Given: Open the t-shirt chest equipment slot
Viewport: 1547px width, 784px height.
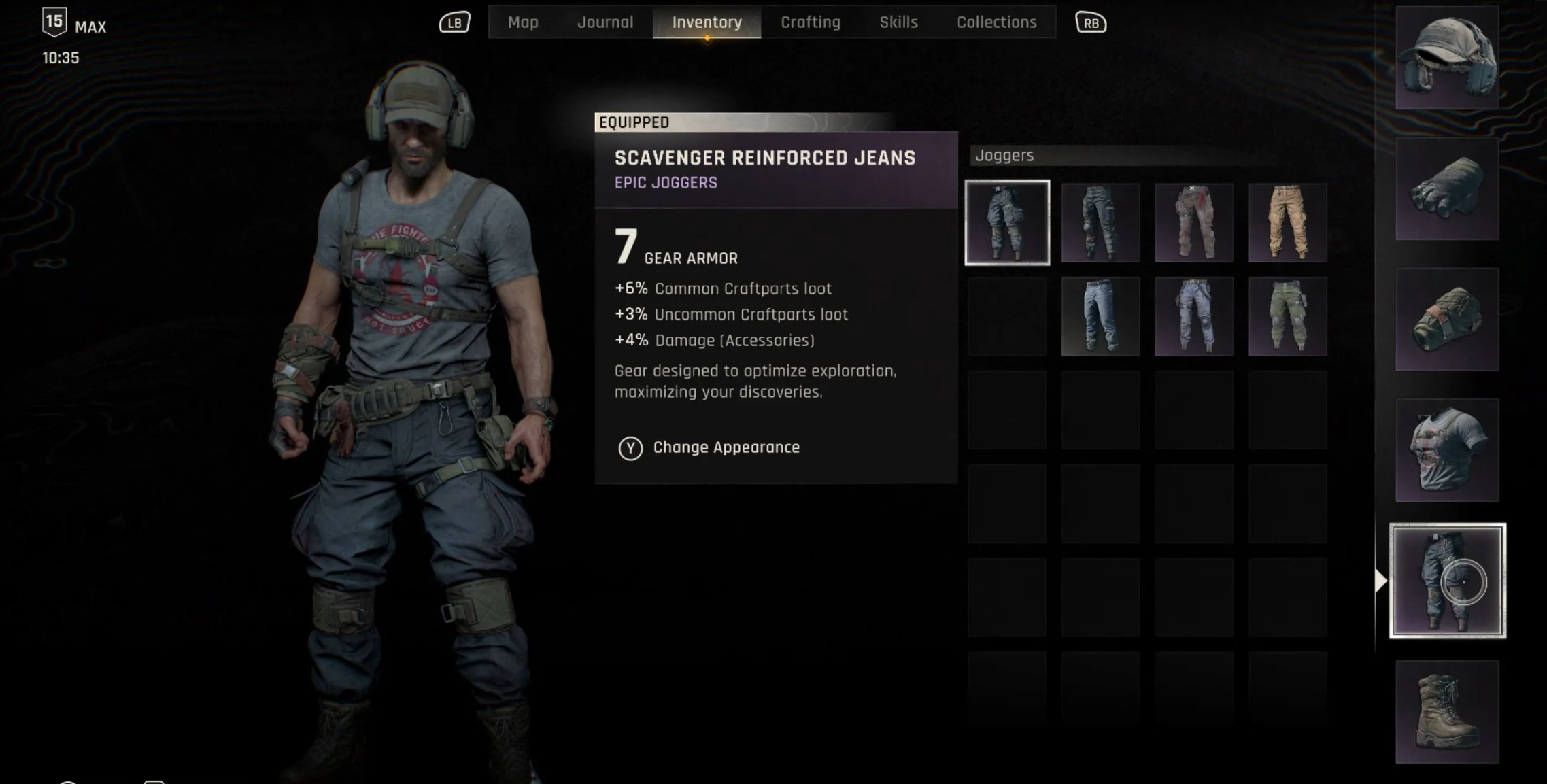Looking at the screenshot, I should (1447, 450).
